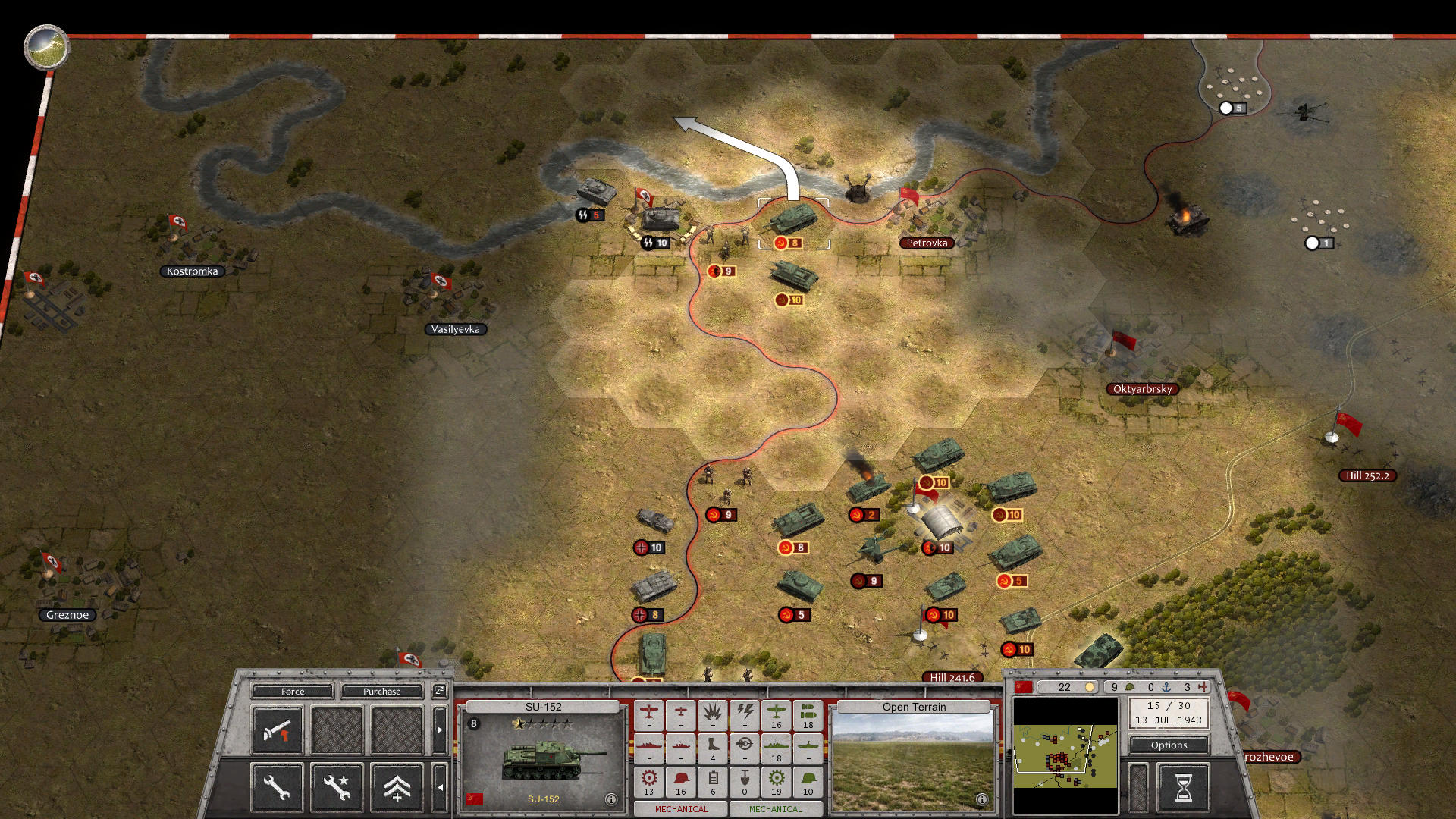Click the globe overview icon at top-left
This screenshot has width=1456, height=819.
(x=45, y=47)
